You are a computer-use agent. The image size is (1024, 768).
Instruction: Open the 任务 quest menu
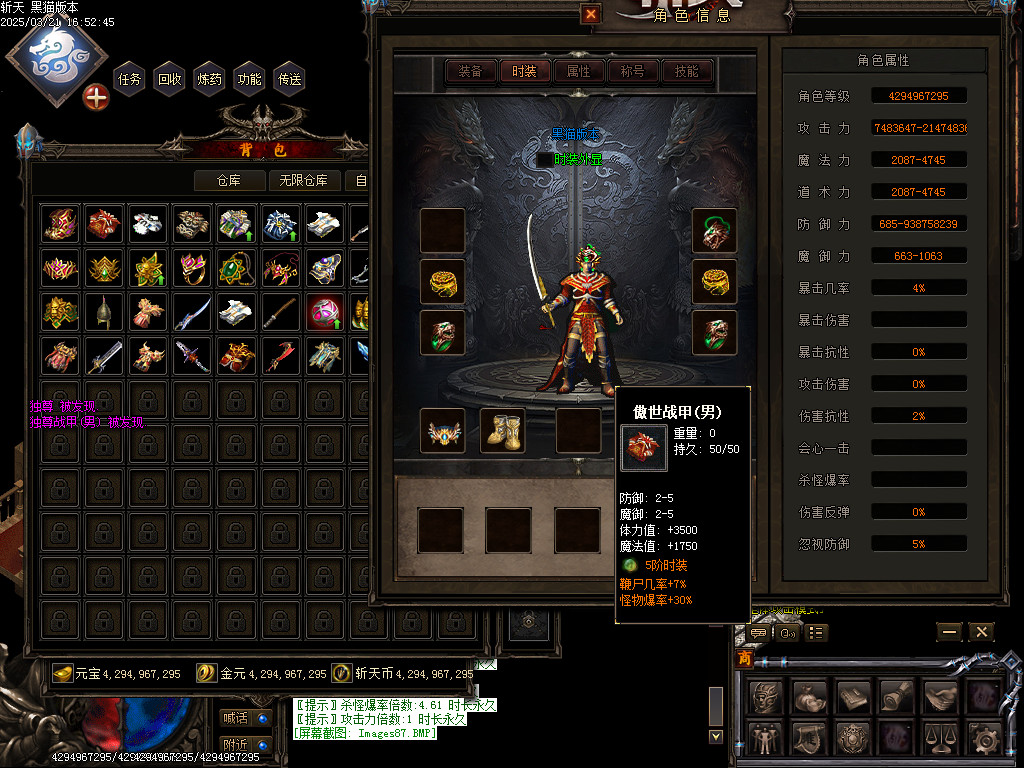click(x=130, y=79)
